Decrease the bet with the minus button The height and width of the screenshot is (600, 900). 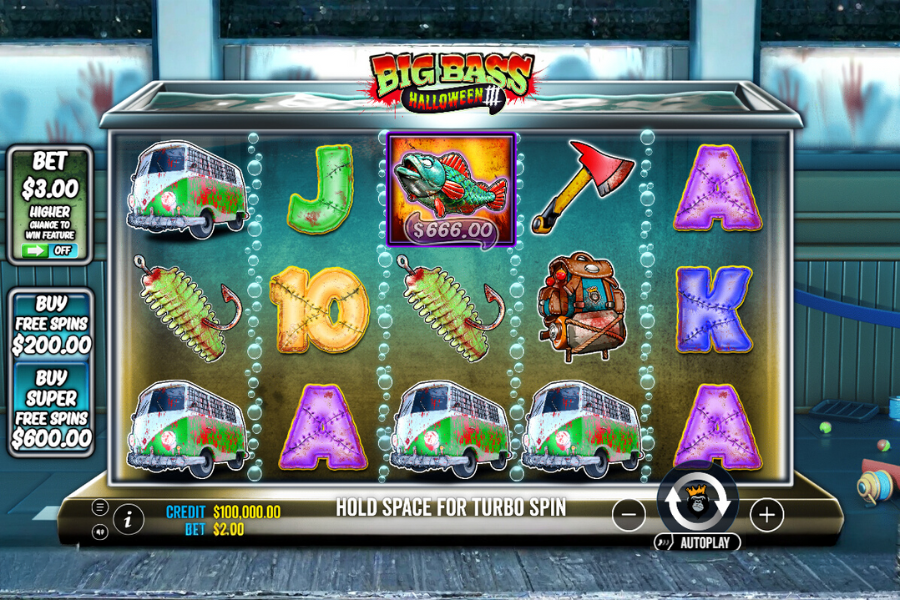click(x=628, y=515)
